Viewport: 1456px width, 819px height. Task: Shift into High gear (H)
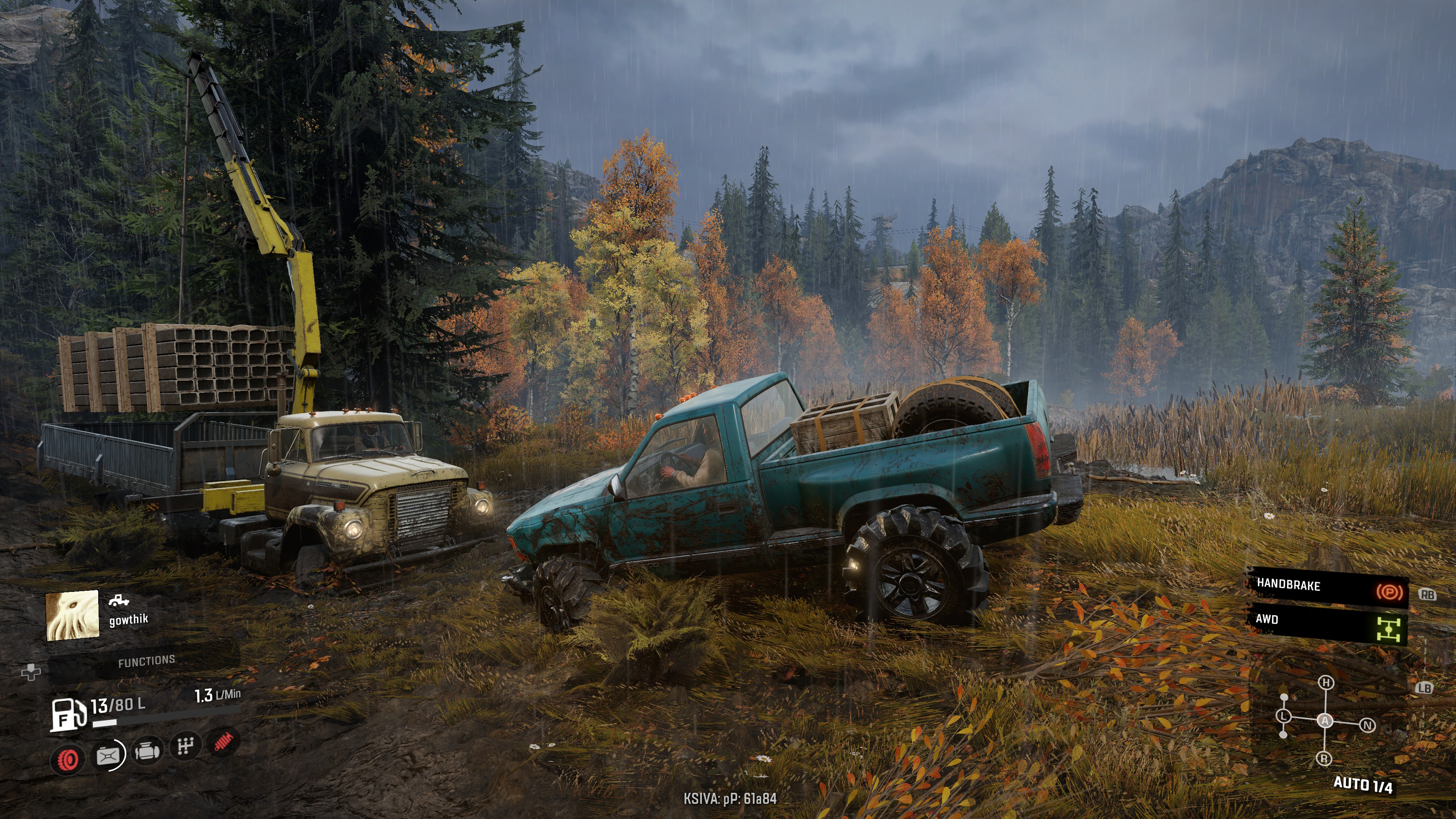tap(1326, 683)
